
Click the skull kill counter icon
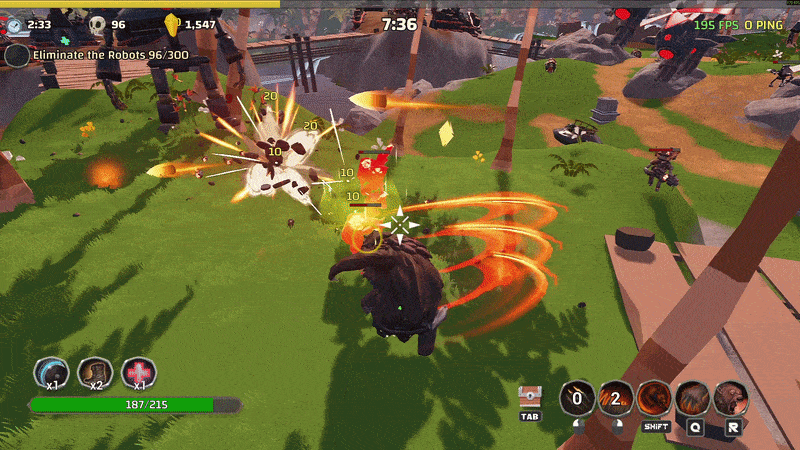click(97, 24)
